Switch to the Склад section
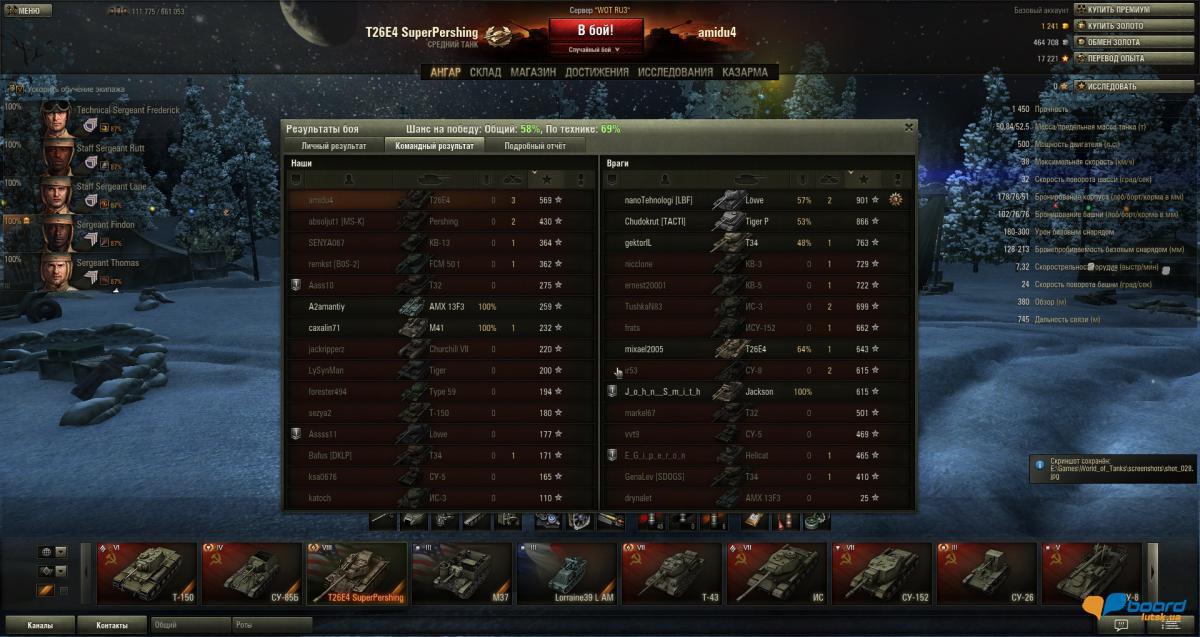This screenshot has width=1200, height=637. click(485, 72)
